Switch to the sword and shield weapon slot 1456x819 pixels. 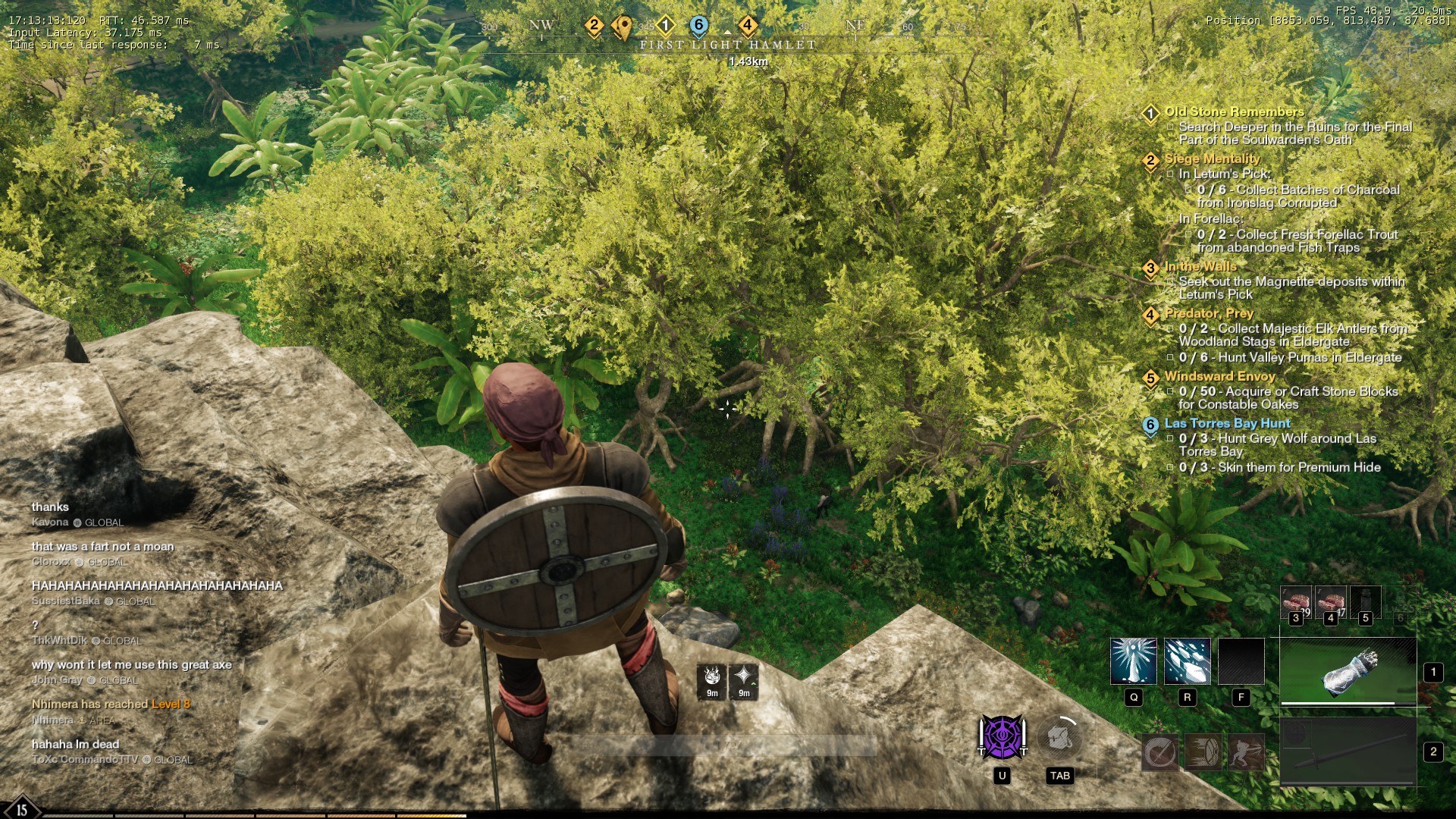pos(1348,752)
